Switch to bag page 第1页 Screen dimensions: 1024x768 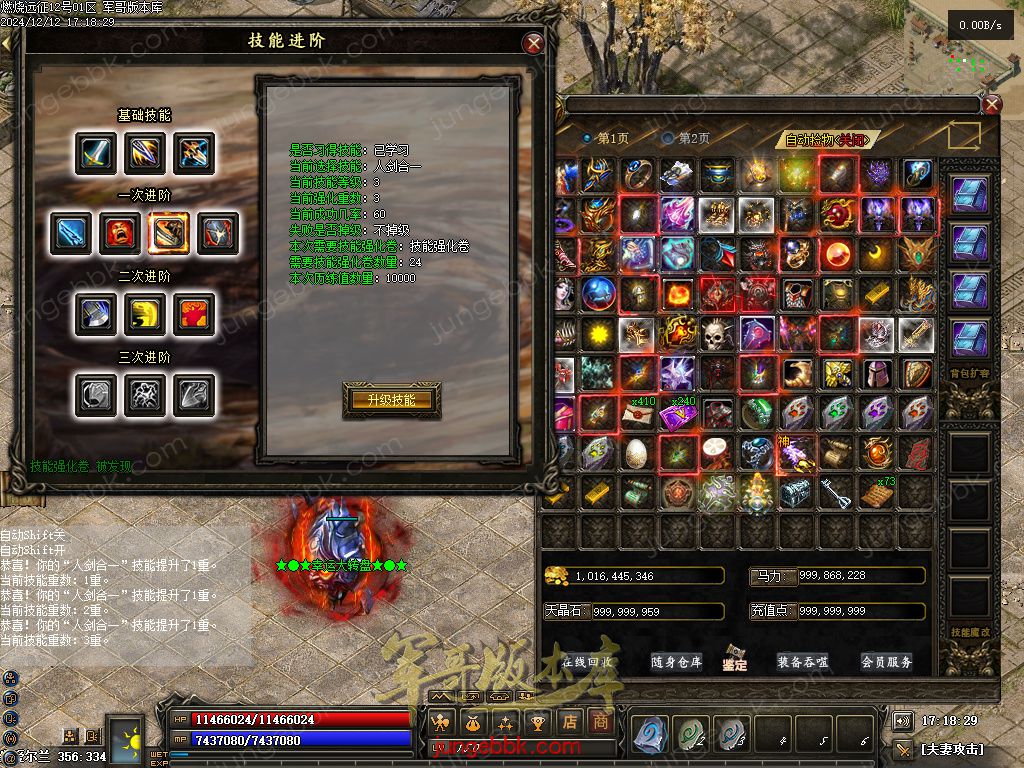[605, 139]
